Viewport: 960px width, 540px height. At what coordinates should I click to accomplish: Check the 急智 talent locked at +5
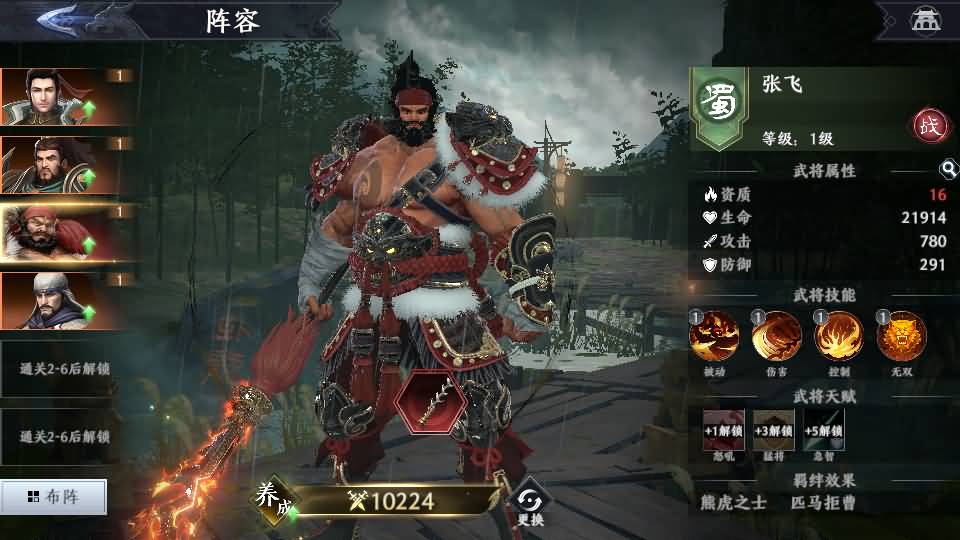(x=823, y=430)
